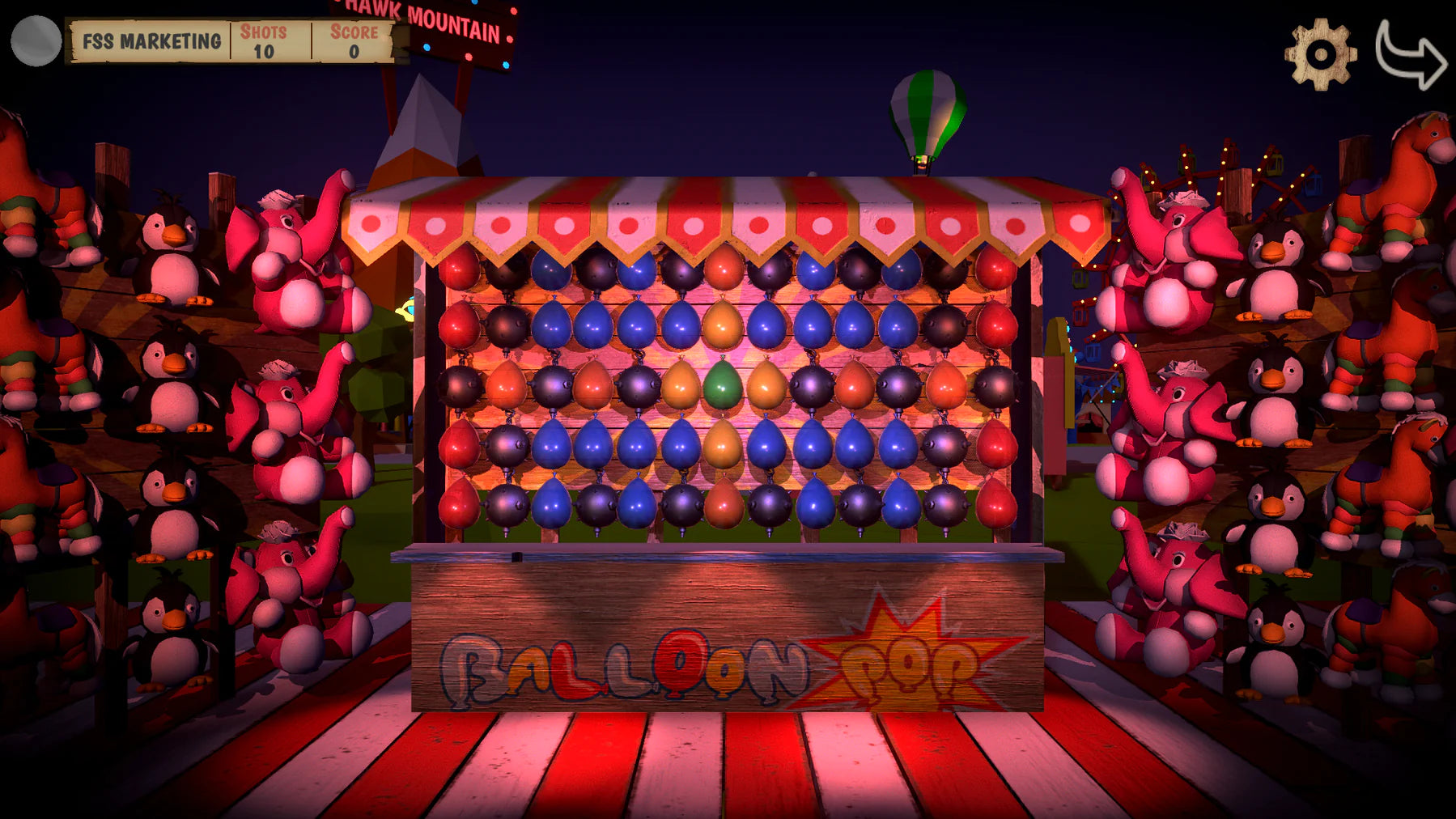The height and width of the screenshot is (819, 1456).
Task: Open the gear settings menu
Action: click(1320, 54)
